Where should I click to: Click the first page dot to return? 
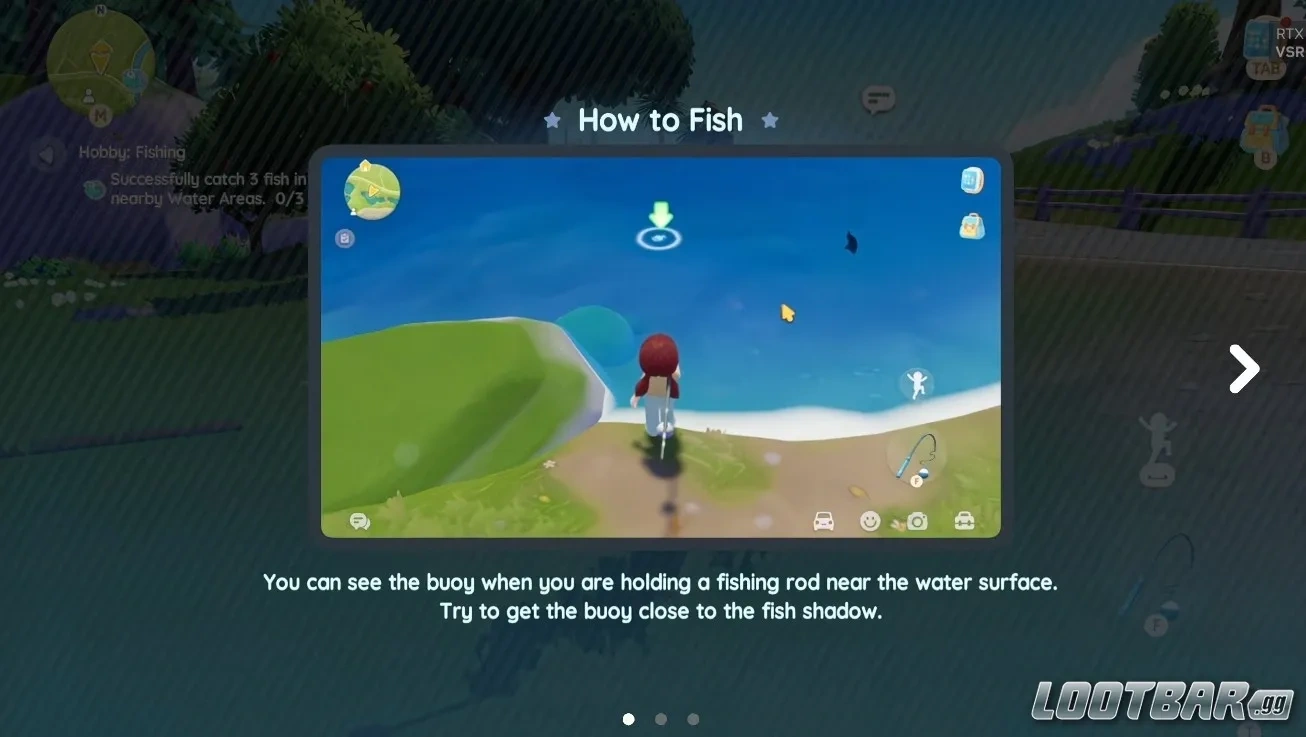[x=628, y=718]
